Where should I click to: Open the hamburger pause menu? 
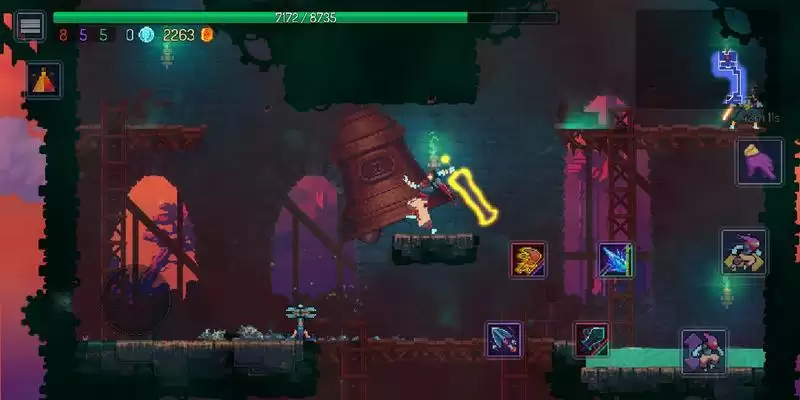(x=30, y=25)
